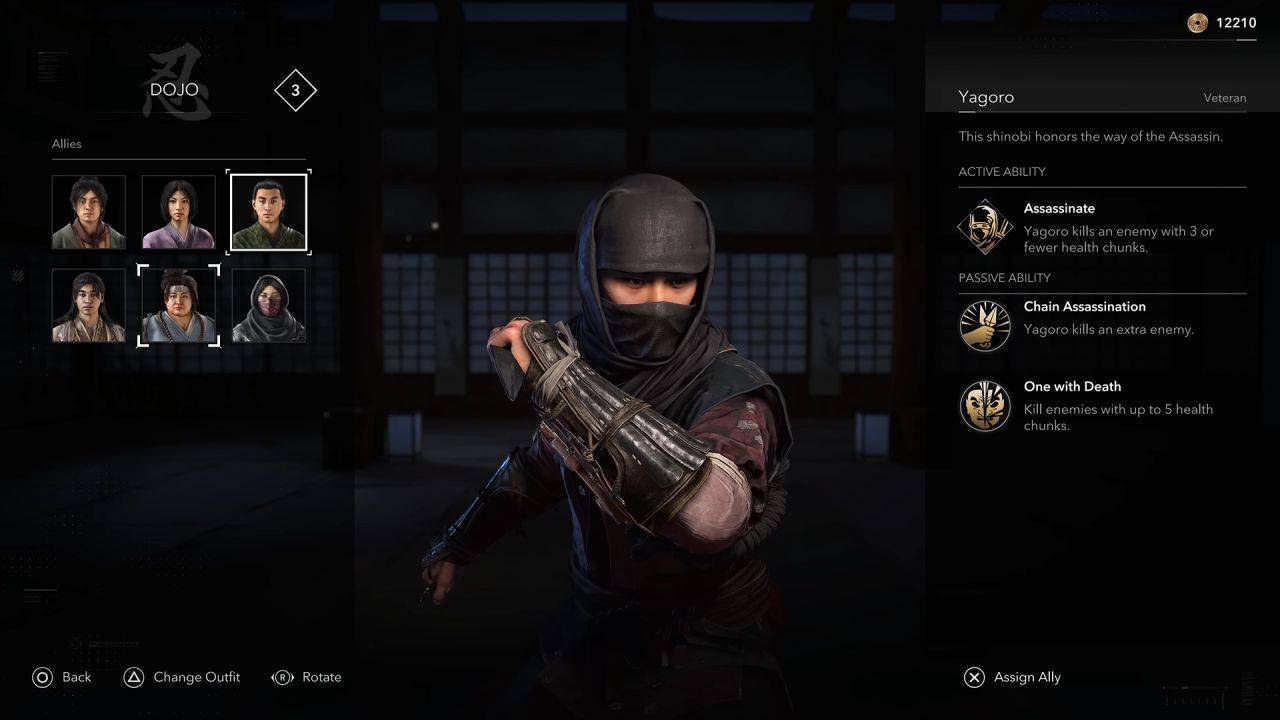The height and width of the screenshot is (720, 1280).
Task: Go Back from the Dojo screen
Action: pos(62,677)
